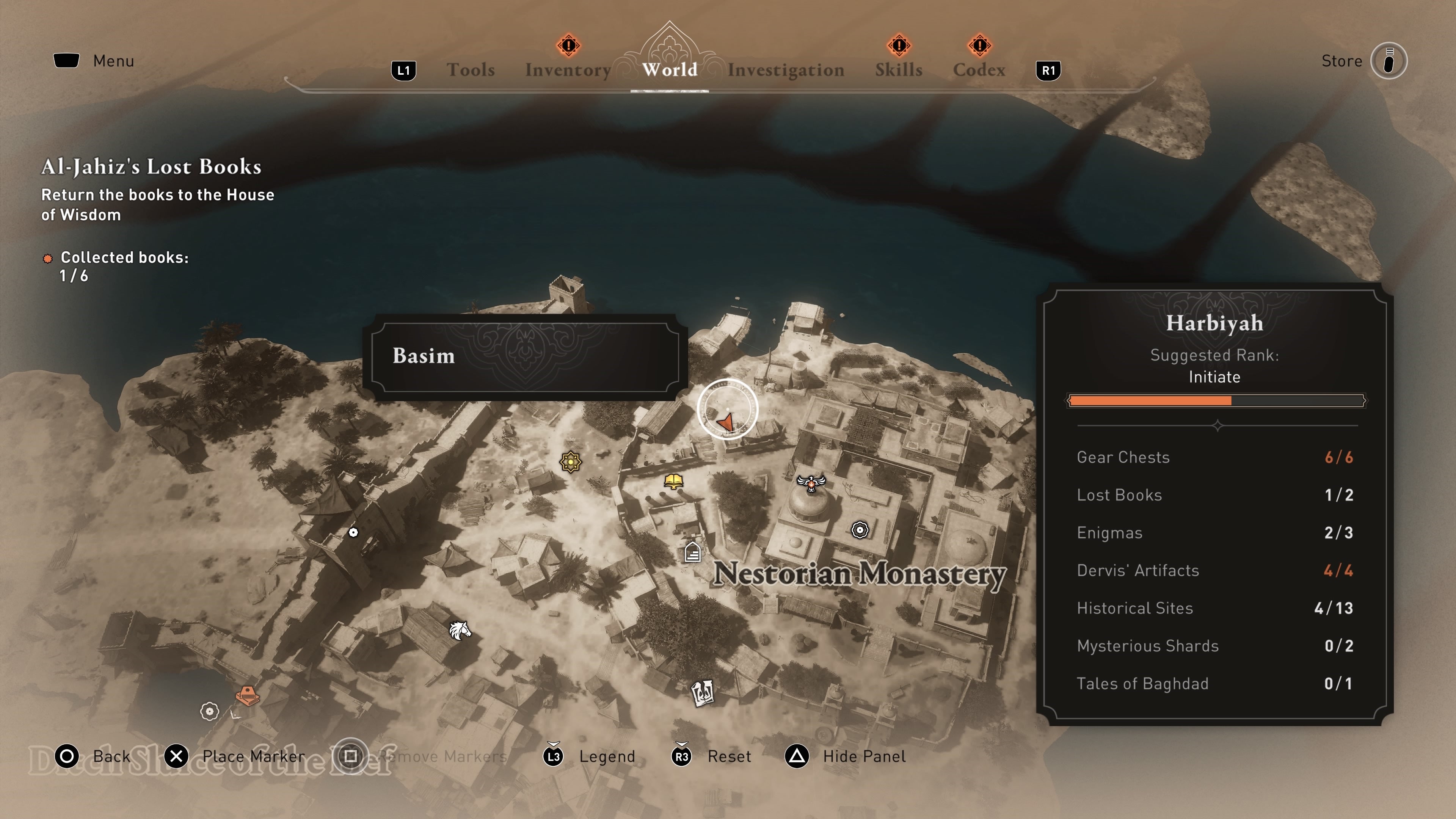The height and width of the screenshot is (819, 1456).
Task: Select the World tab
Action: [669, 69]
